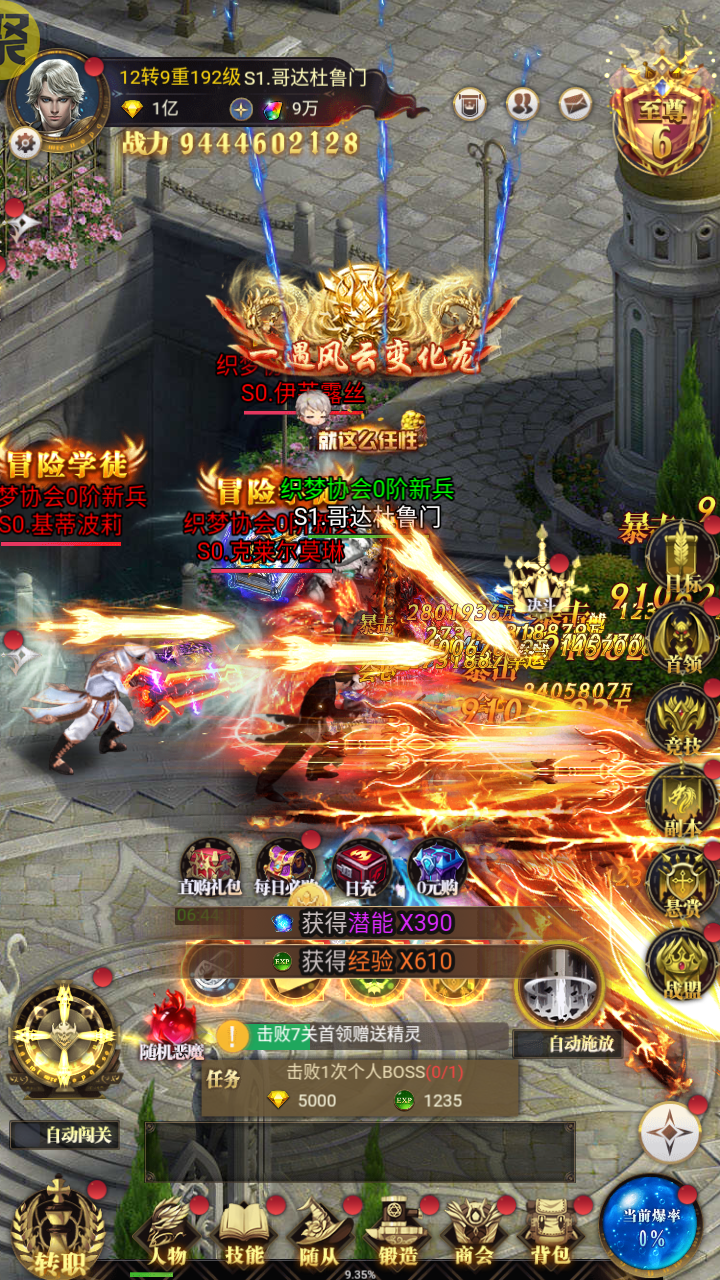
Task: Open the 随从 follower menu
Action: pyautogui.click(x=320, y=1232)
